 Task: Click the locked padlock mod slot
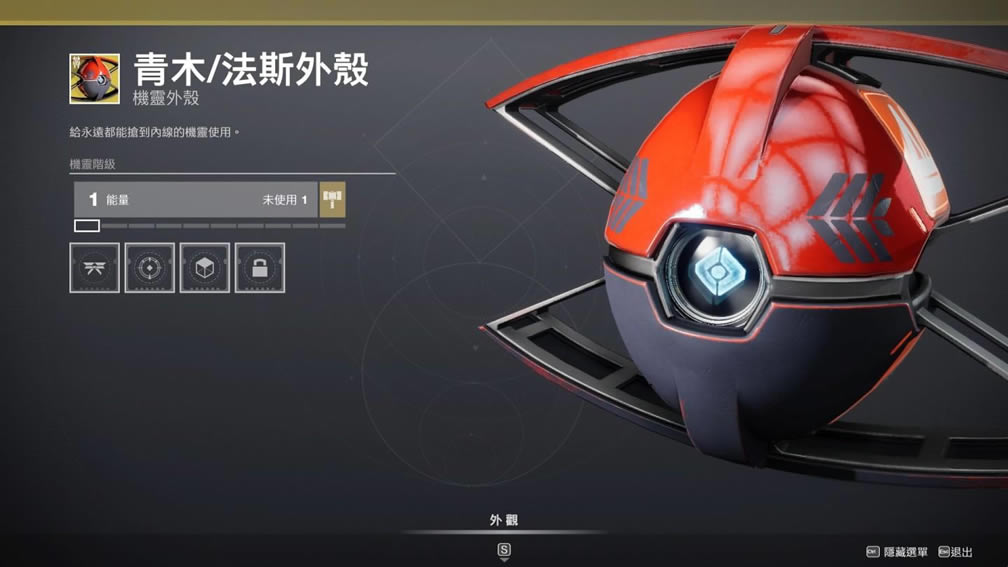point(260,268)
